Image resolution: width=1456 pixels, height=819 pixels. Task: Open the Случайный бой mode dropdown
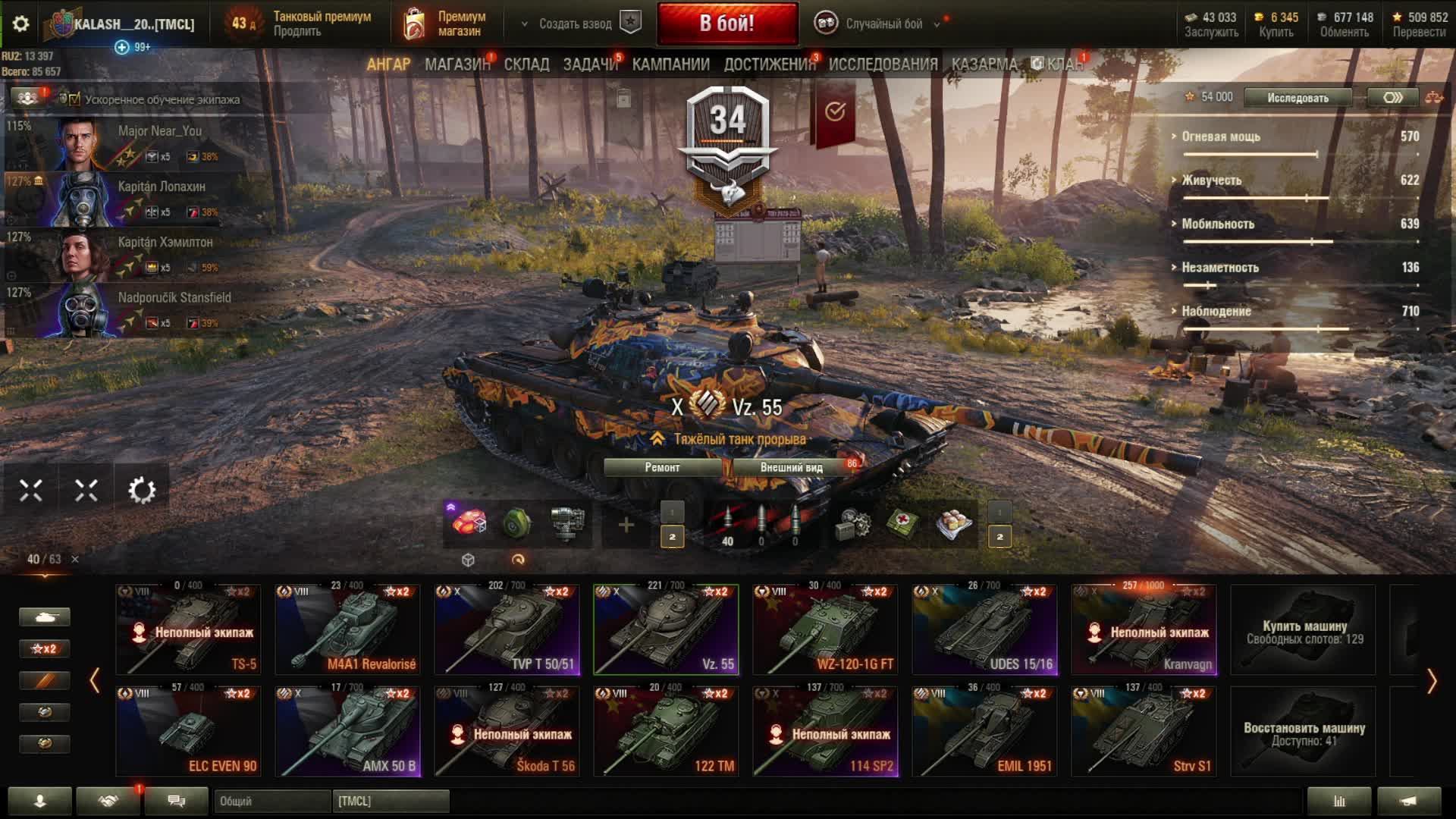click(883, 24)
